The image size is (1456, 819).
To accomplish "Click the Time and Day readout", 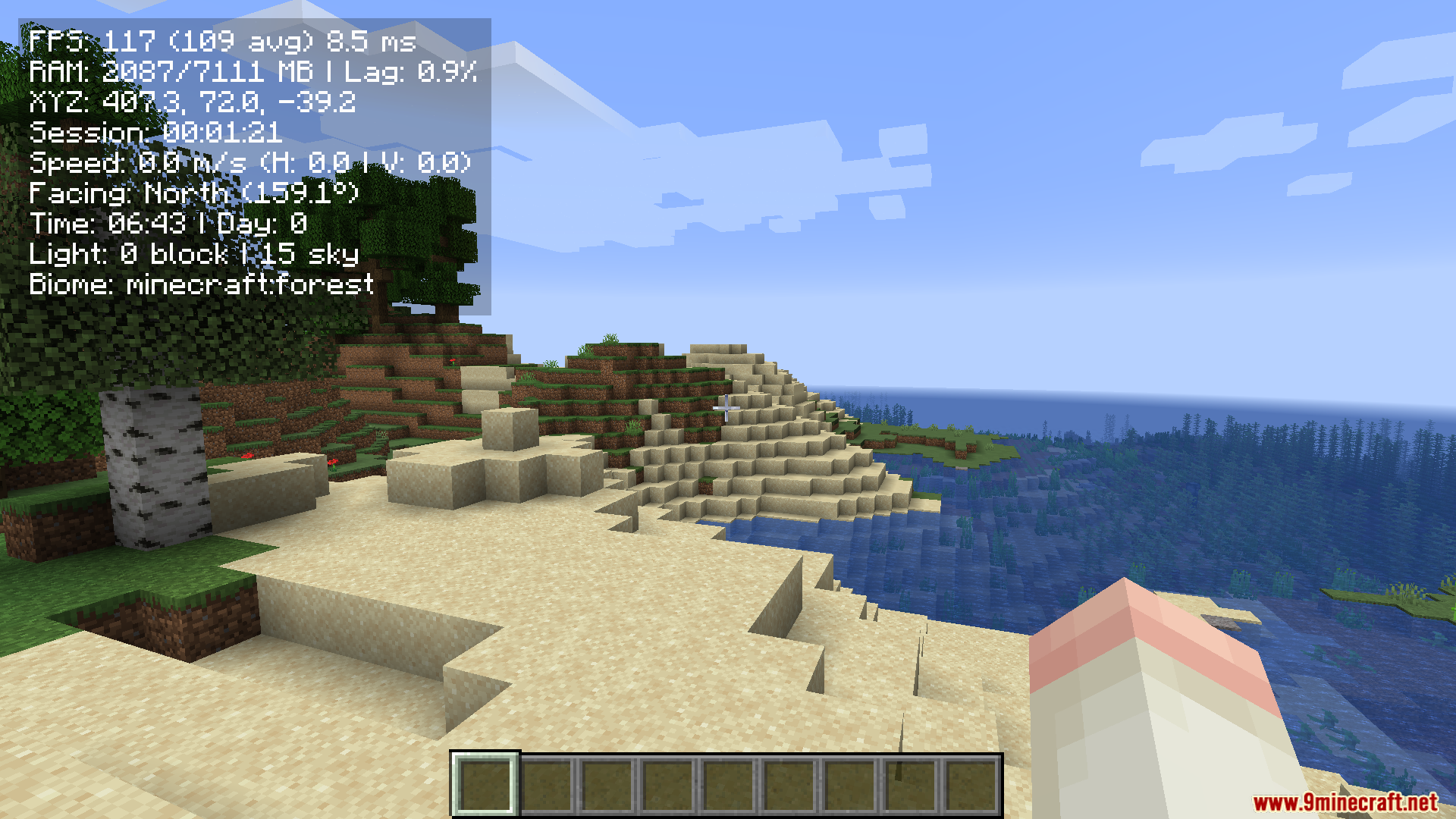I will 168,224.
